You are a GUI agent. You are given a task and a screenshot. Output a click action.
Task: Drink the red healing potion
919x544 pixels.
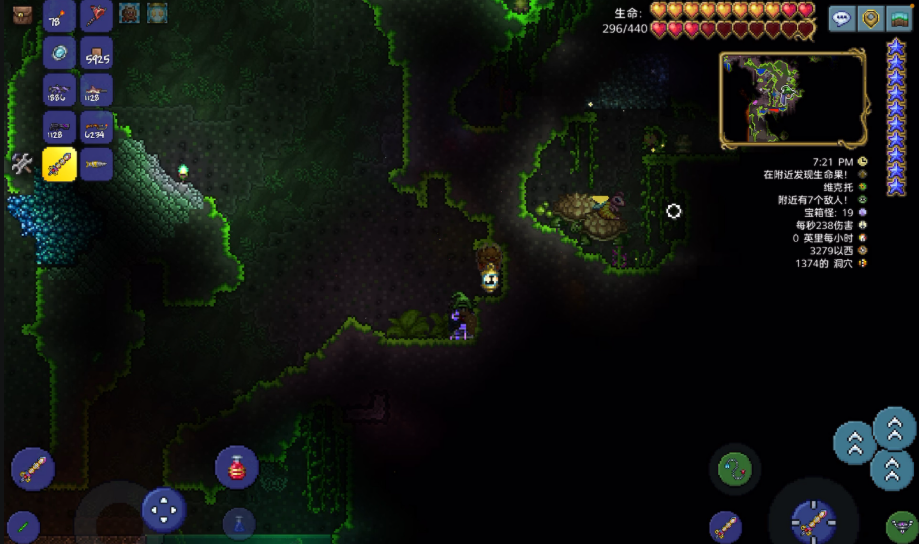point(237,467)
